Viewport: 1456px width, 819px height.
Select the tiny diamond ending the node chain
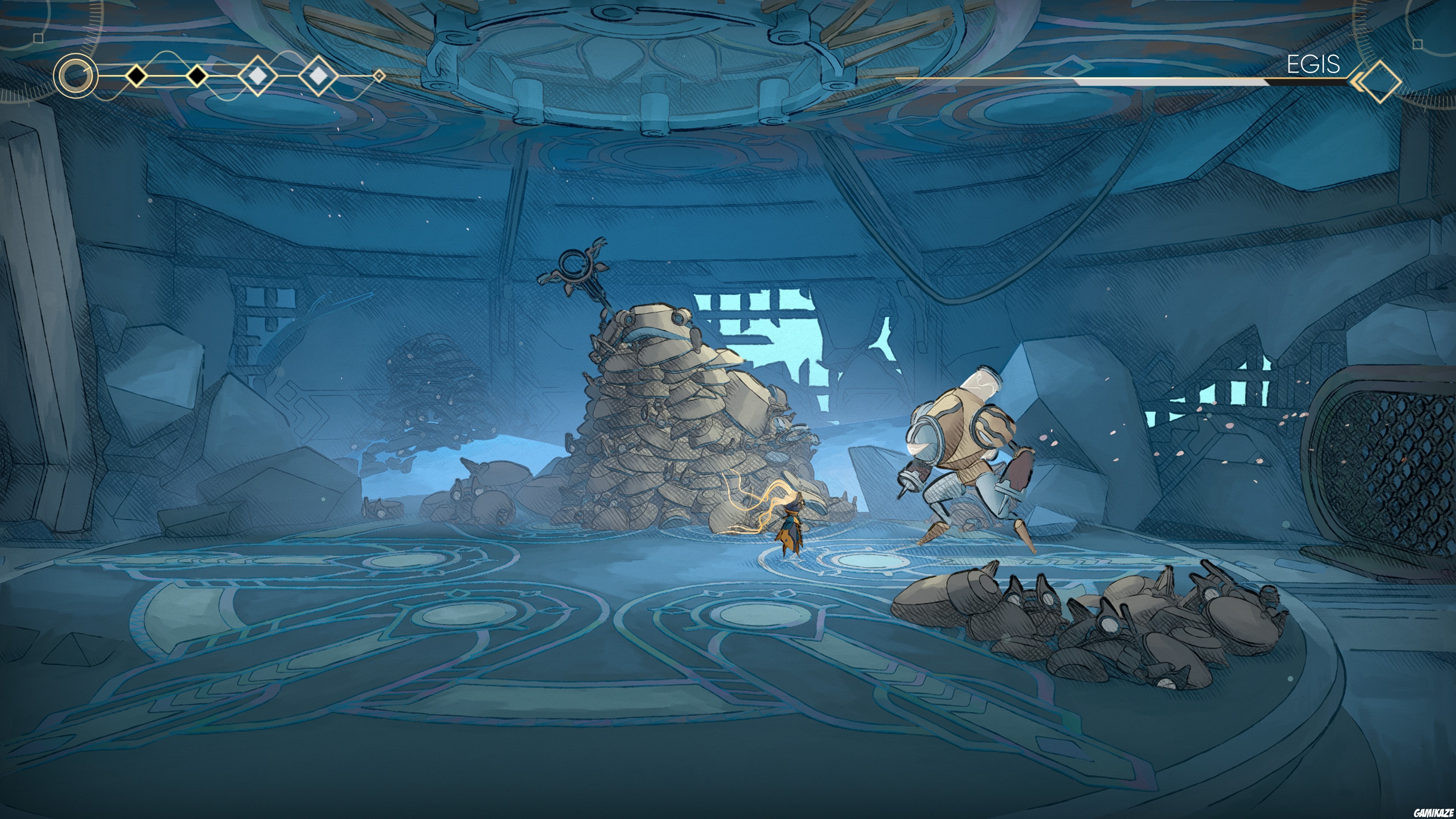380,75
